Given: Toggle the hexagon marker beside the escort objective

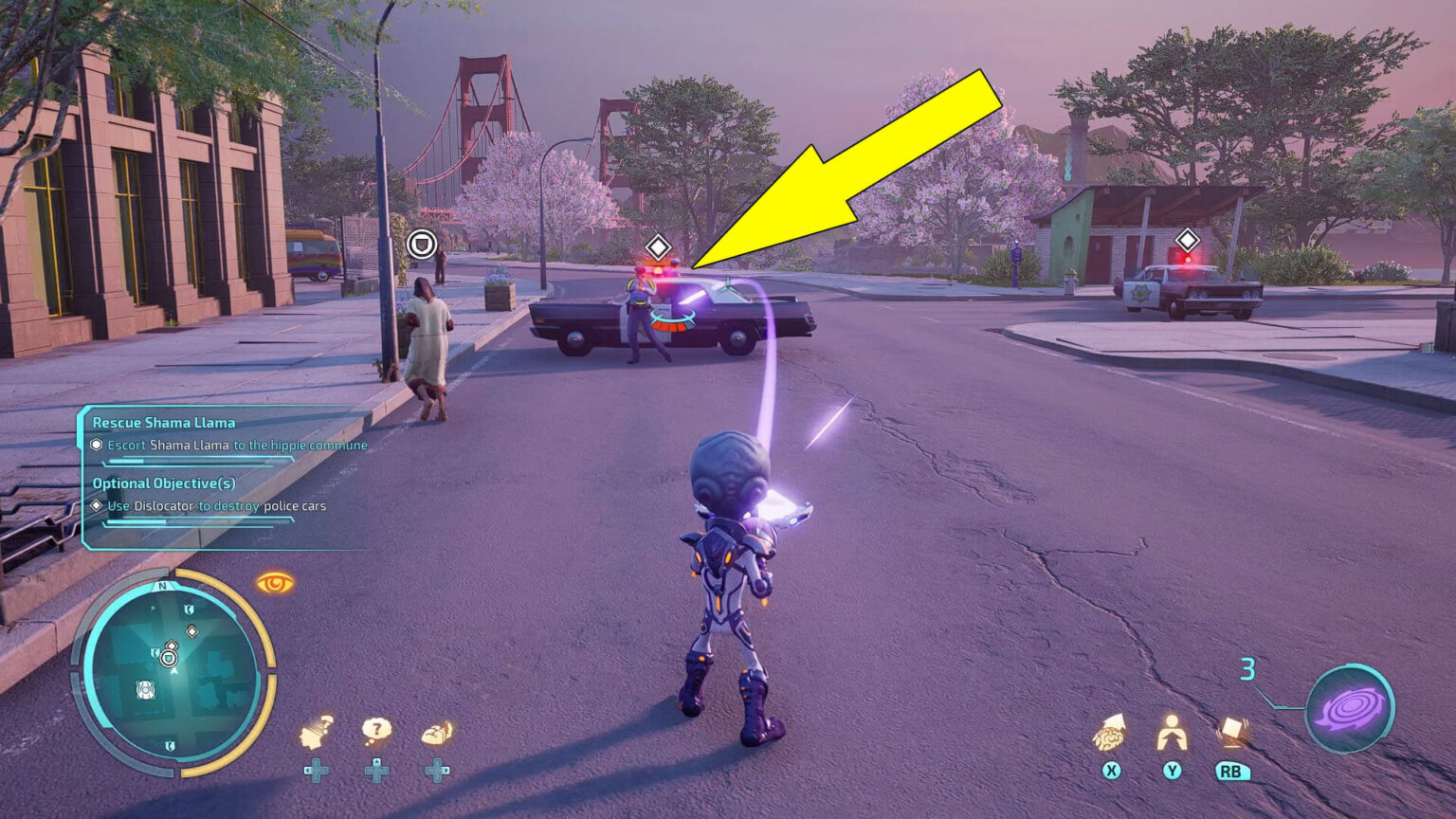Looking at the screenshot, I should [98, 445].
